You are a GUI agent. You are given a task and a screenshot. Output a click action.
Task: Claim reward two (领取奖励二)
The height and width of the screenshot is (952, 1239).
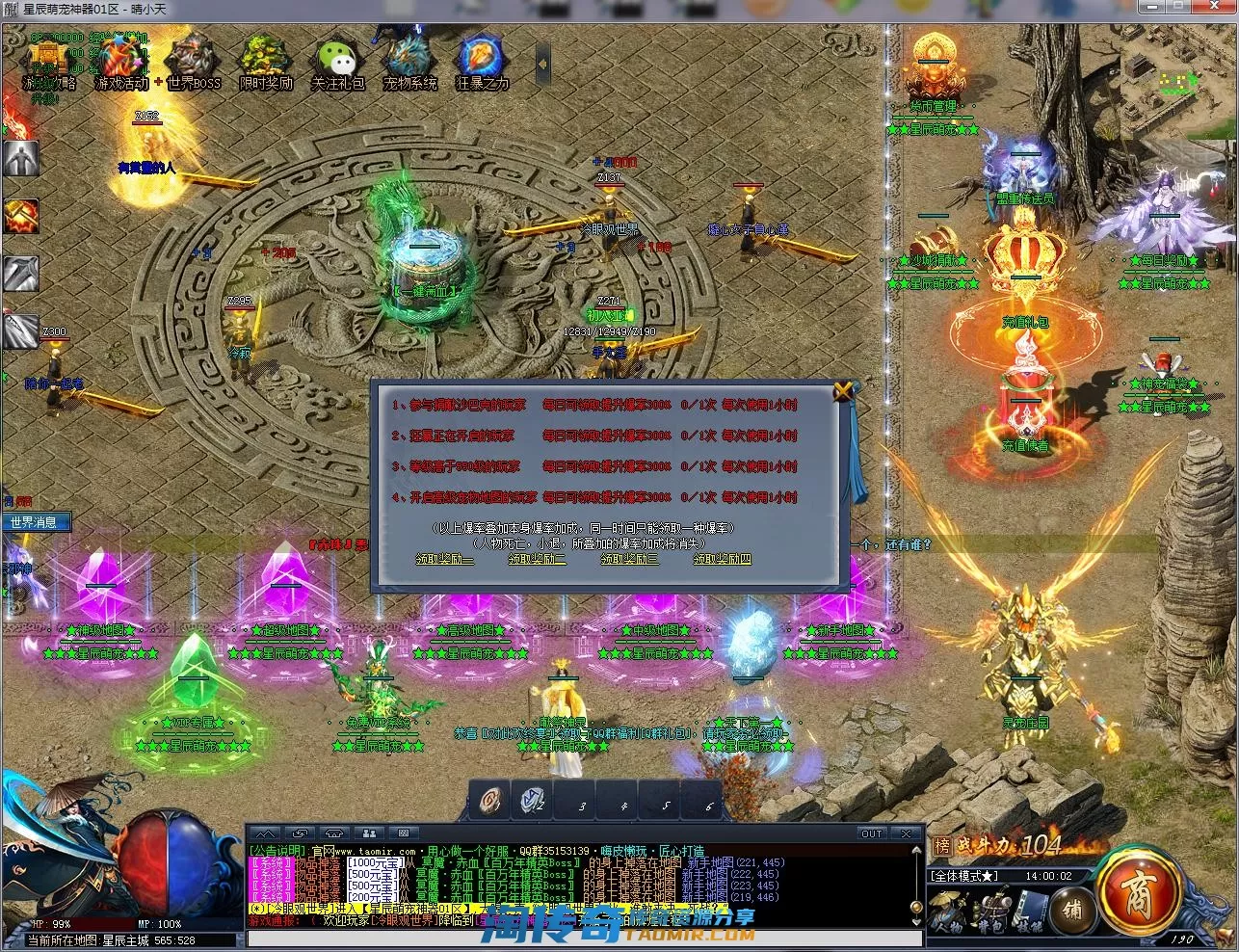coord(537,559)
